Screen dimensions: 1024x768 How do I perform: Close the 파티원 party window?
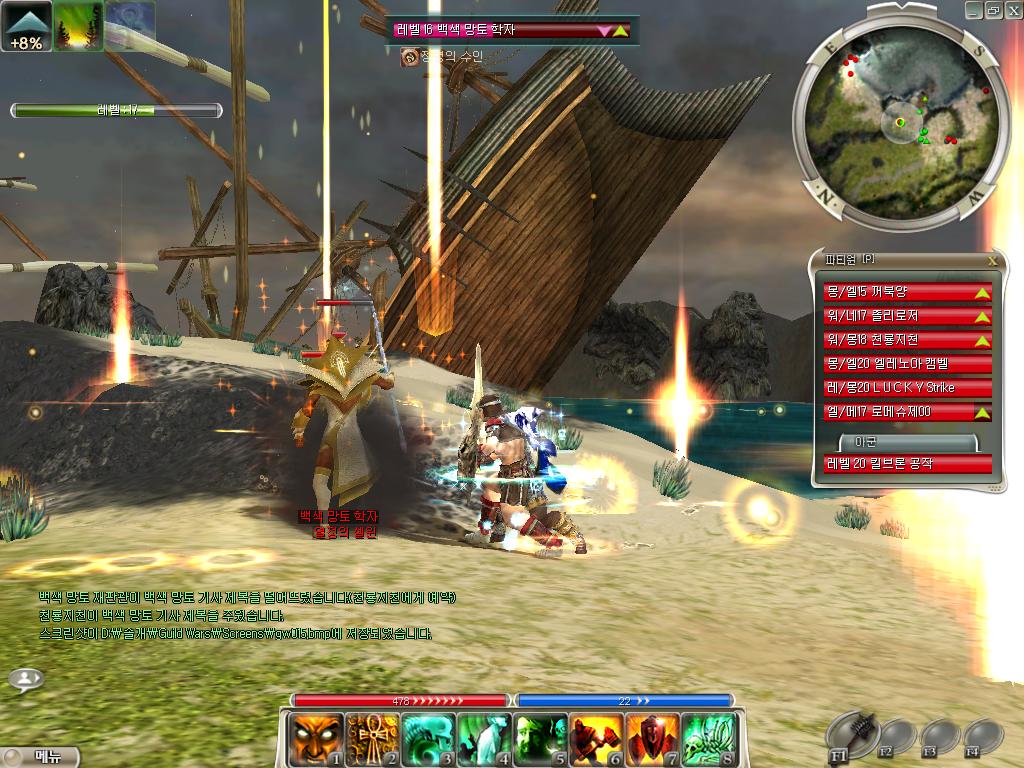tap(992, 260)
